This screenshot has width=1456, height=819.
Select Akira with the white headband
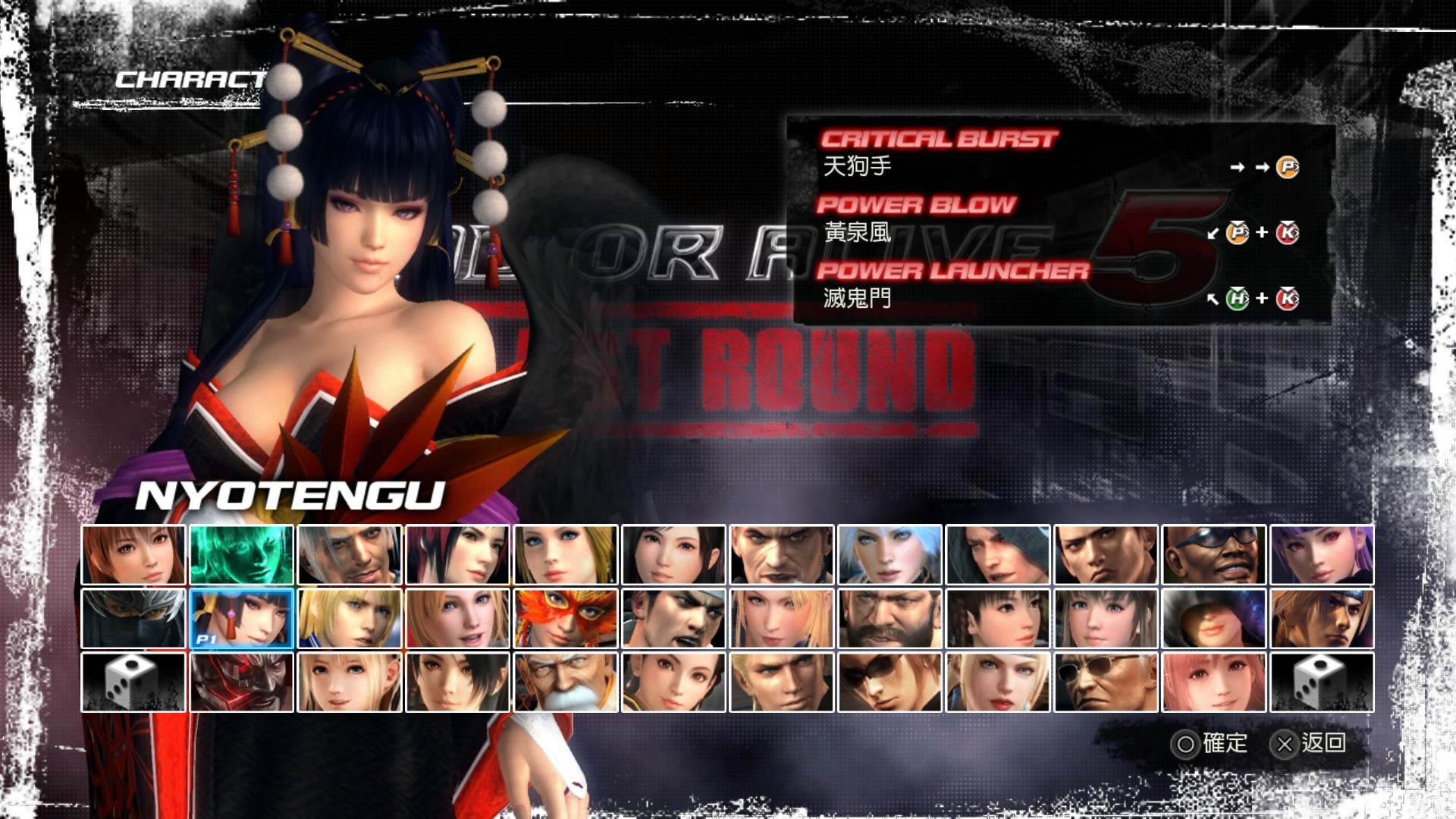click(673, 618)
